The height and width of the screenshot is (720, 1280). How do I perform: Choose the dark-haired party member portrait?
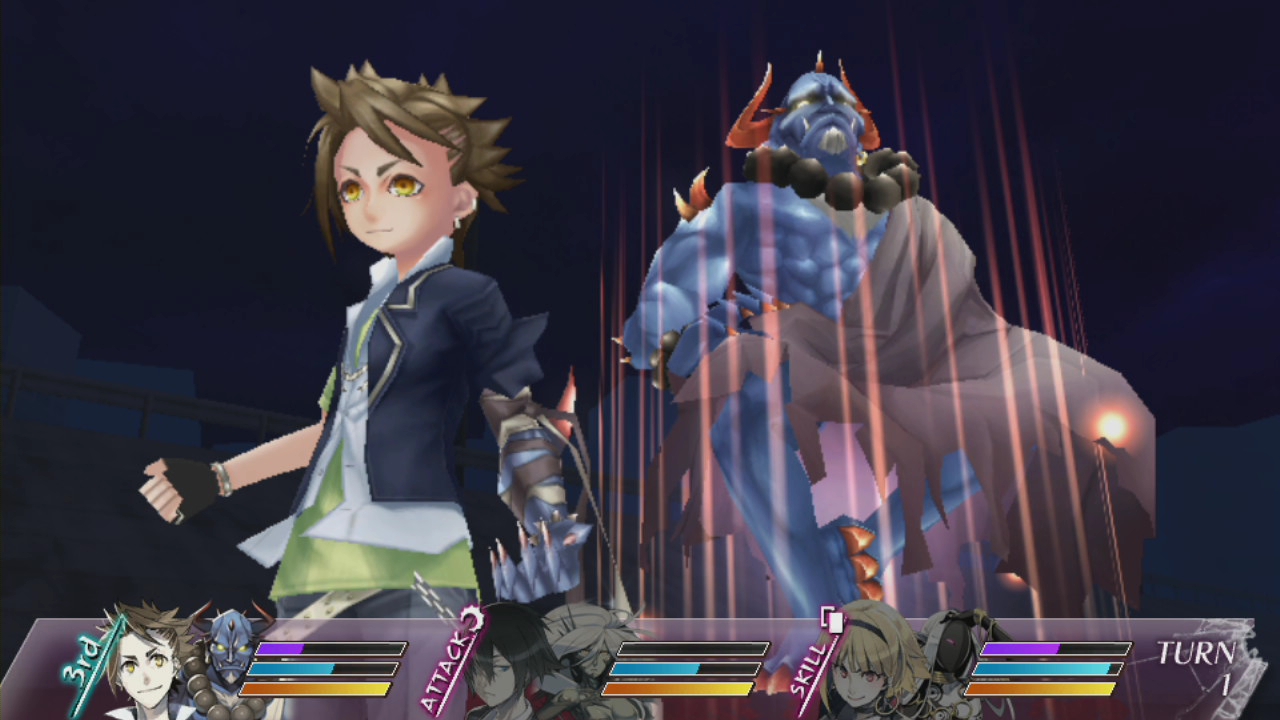(505, 667)
